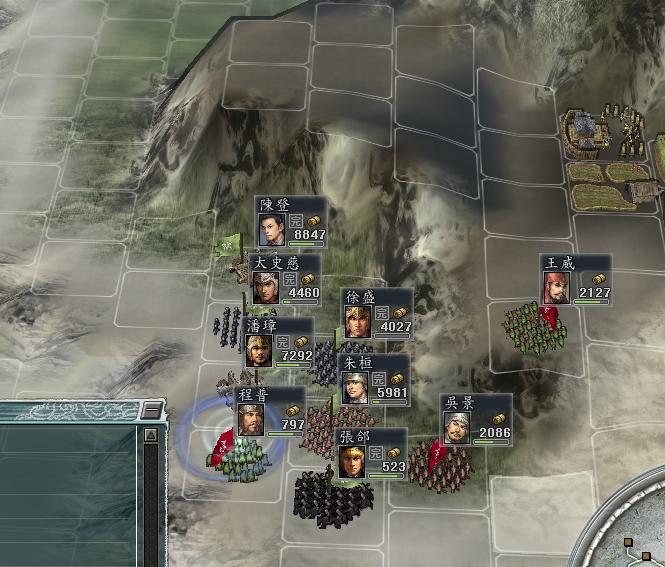Minimize the message log panel
Viewport: 665px width, 567px height.
coord(150,410)
